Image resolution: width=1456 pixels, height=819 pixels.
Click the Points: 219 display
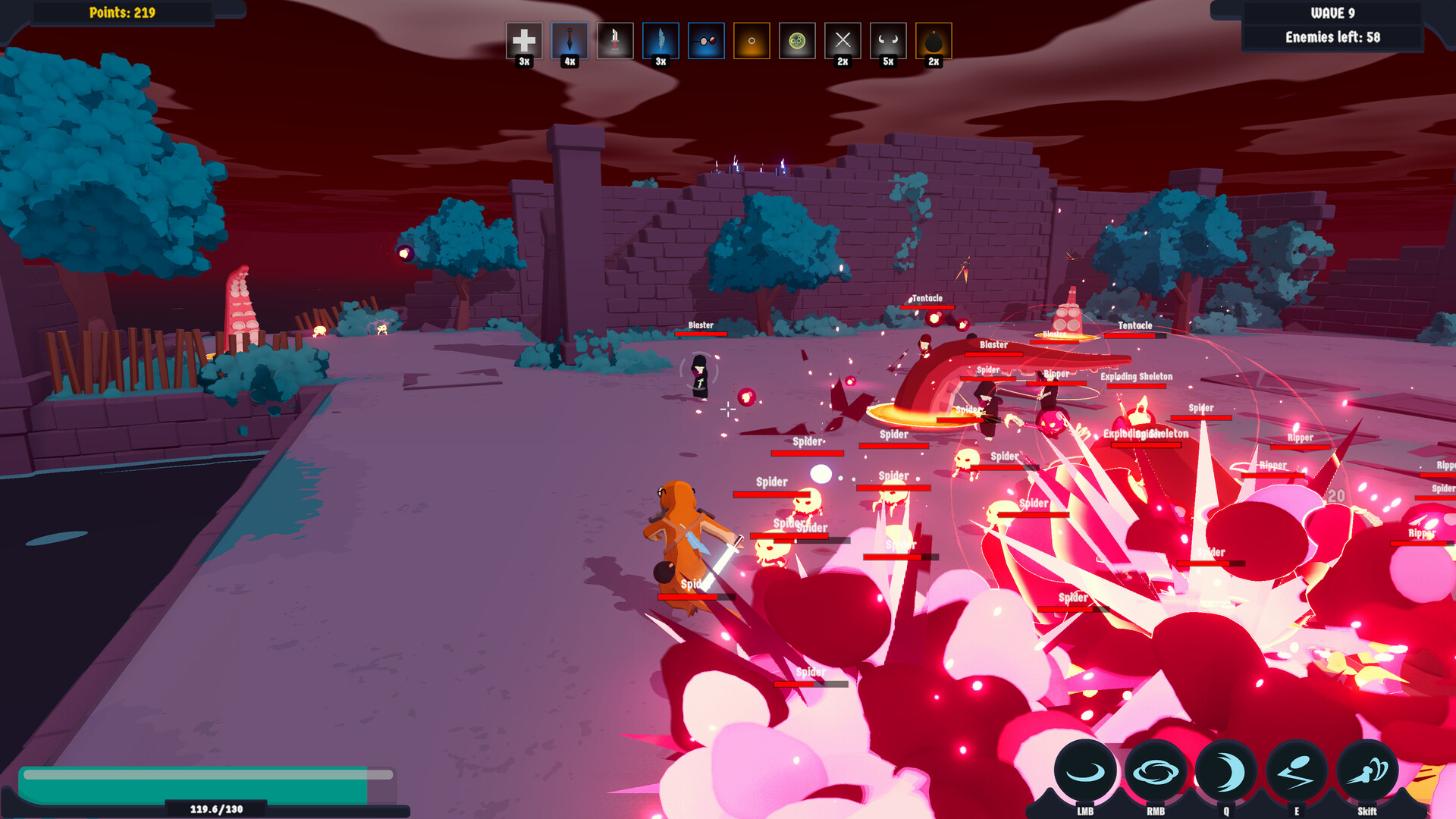point(121,12)
